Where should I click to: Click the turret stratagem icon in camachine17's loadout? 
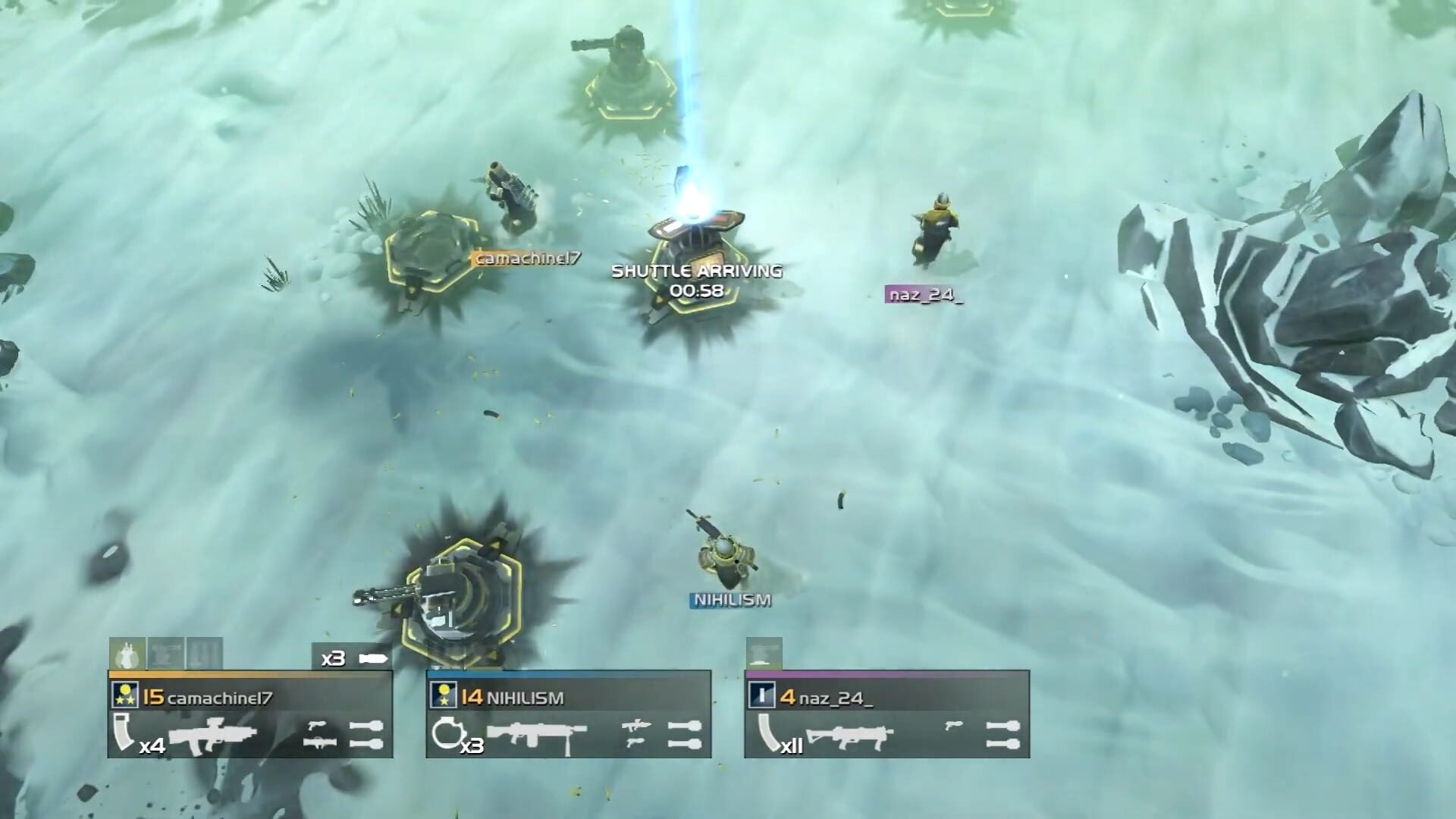point(166,652)
